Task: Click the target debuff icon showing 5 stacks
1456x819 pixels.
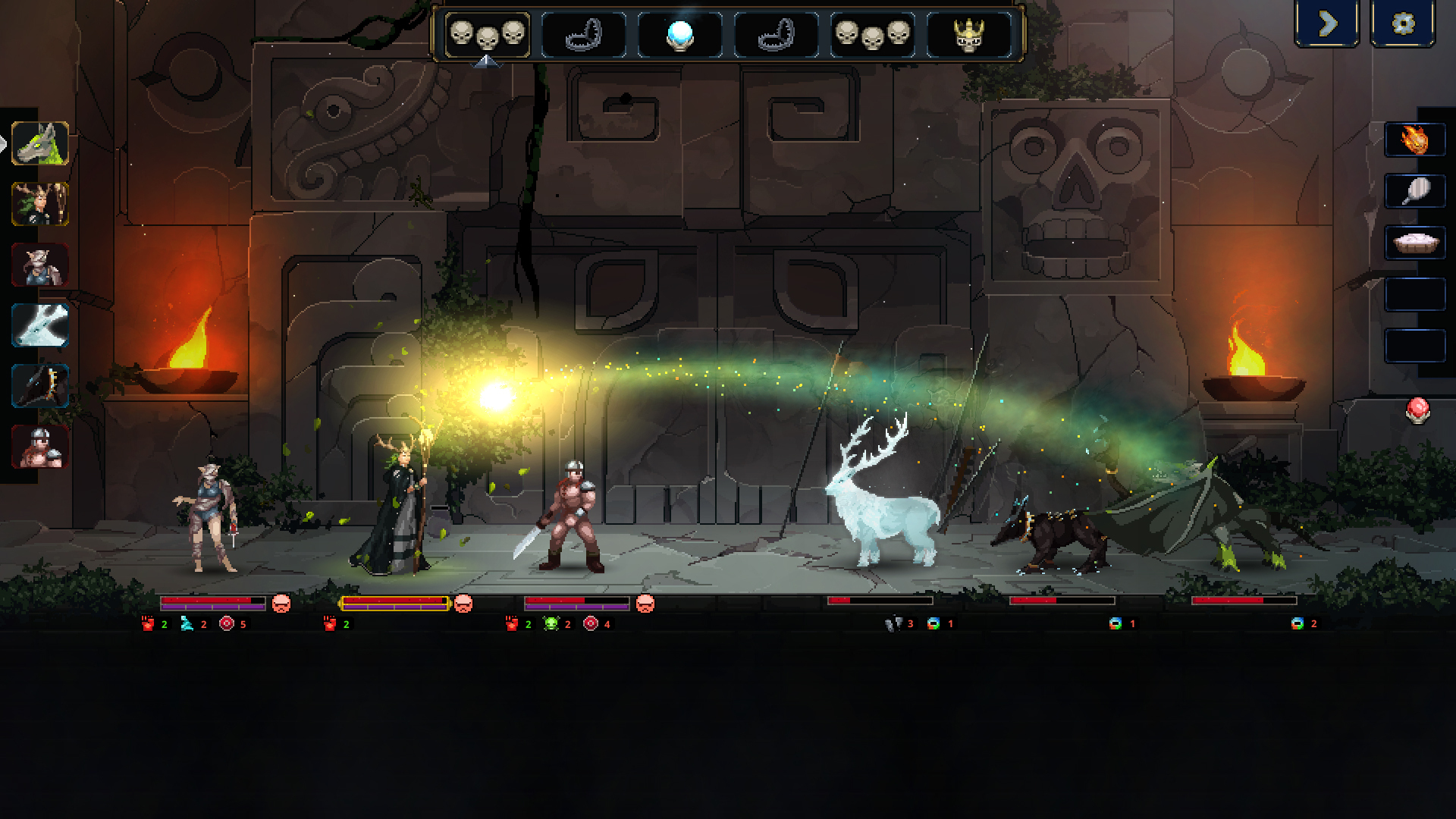Action: click(x=226, y=625)
